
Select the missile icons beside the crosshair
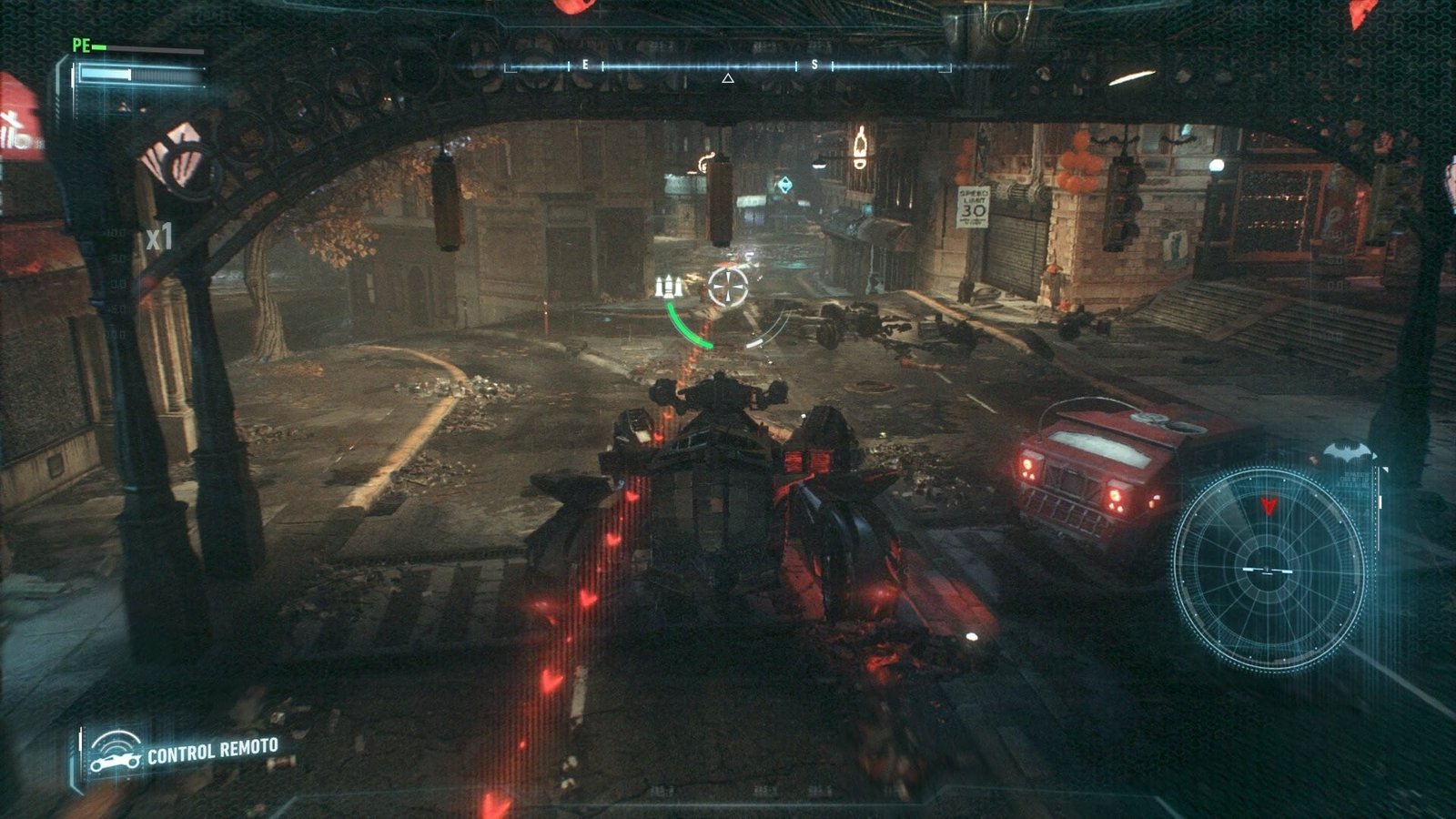coord(669,286)
